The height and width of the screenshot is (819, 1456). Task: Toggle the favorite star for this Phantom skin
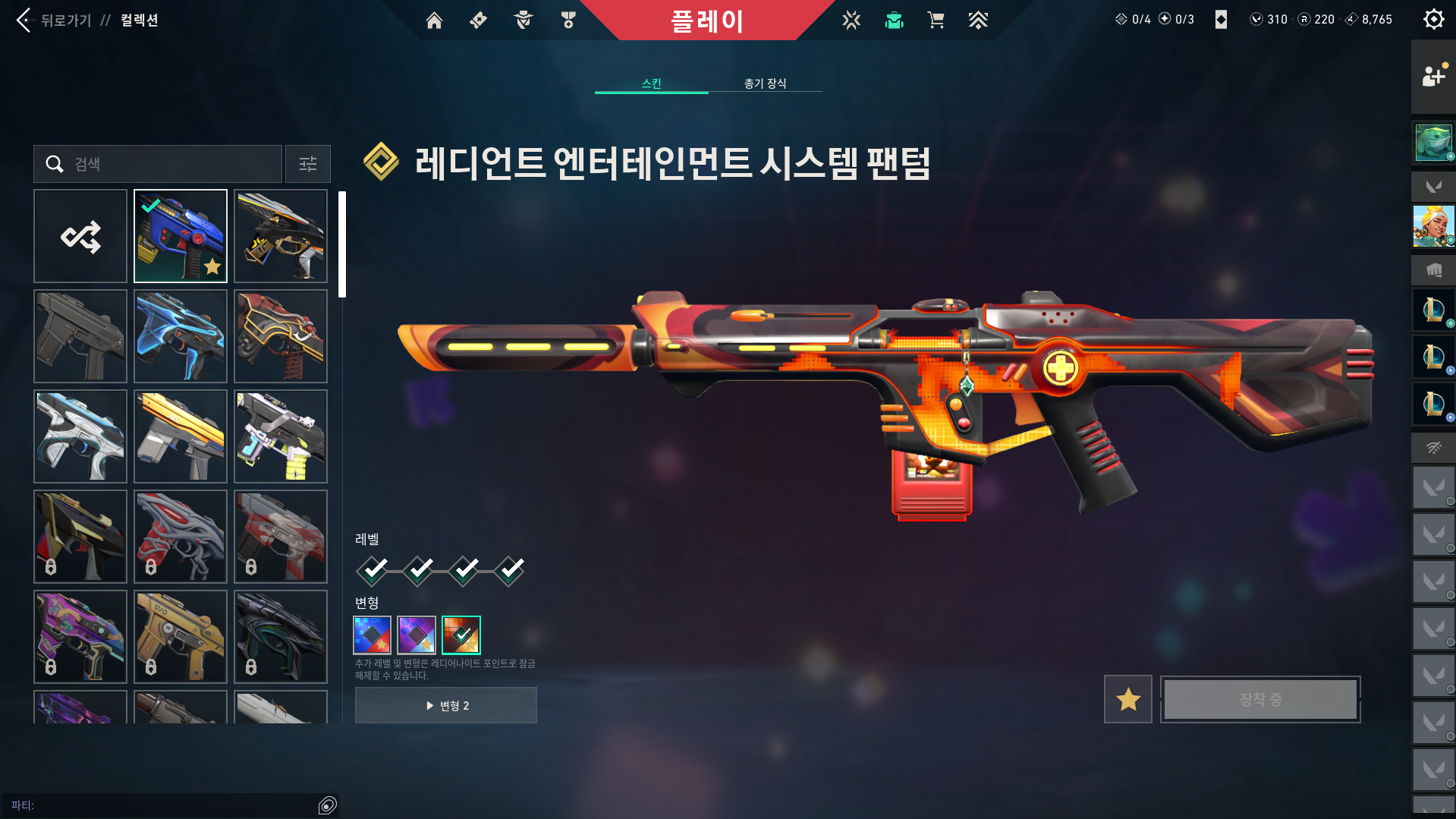[1127, 699]
